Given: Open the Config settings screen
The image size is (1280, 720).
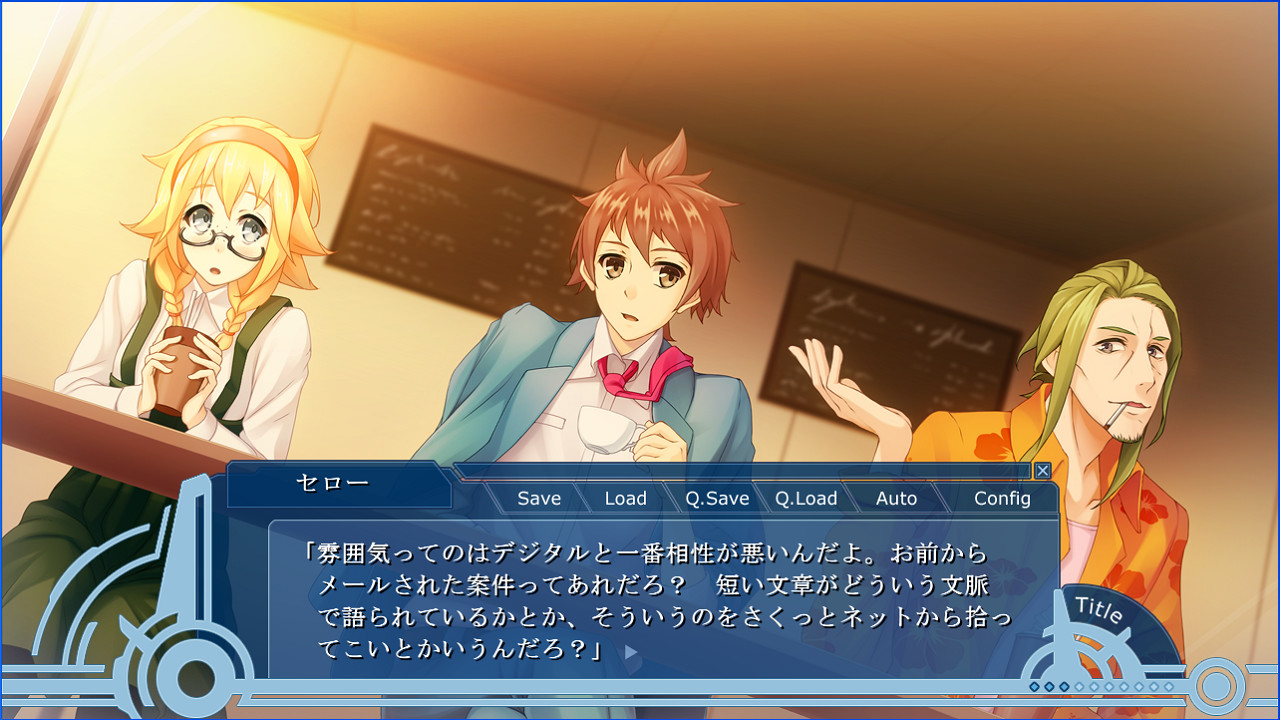Looking at the screenshot, I should click(x=1003, y=497).
